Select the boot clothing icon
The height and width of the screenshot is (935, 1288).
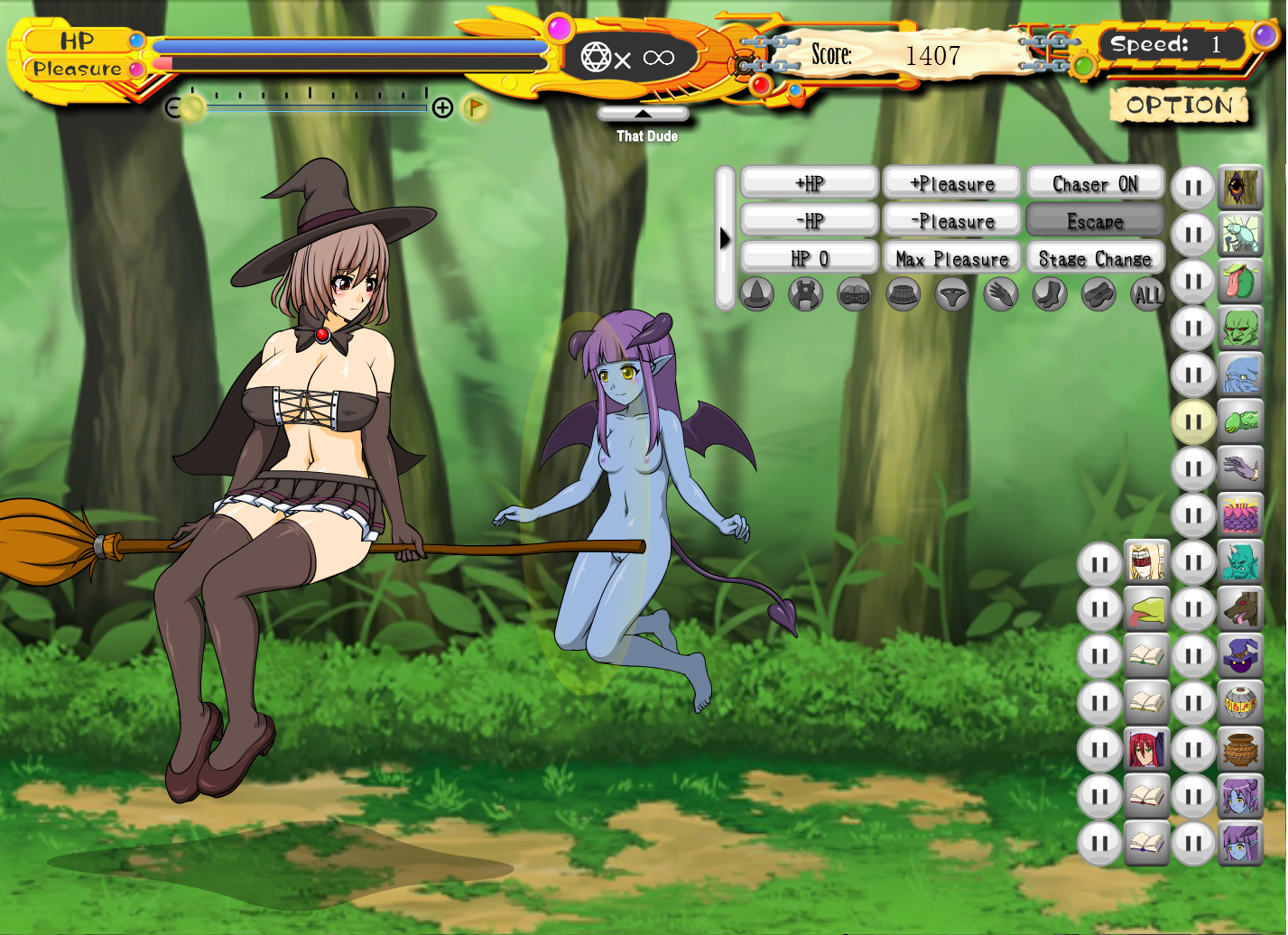click(1050, 294)
